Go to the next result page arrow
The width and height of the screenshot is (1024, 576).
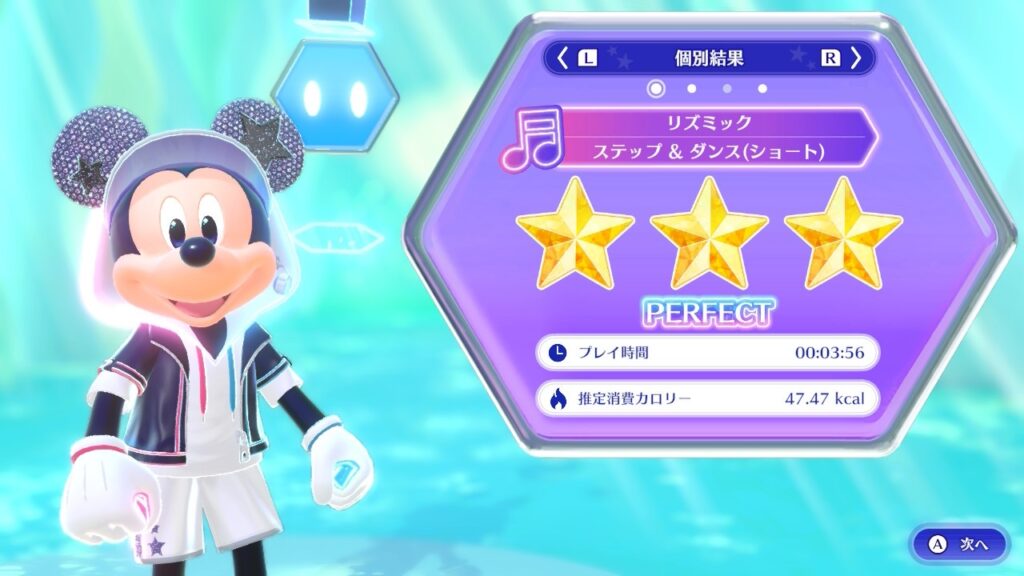coord(856,58)
